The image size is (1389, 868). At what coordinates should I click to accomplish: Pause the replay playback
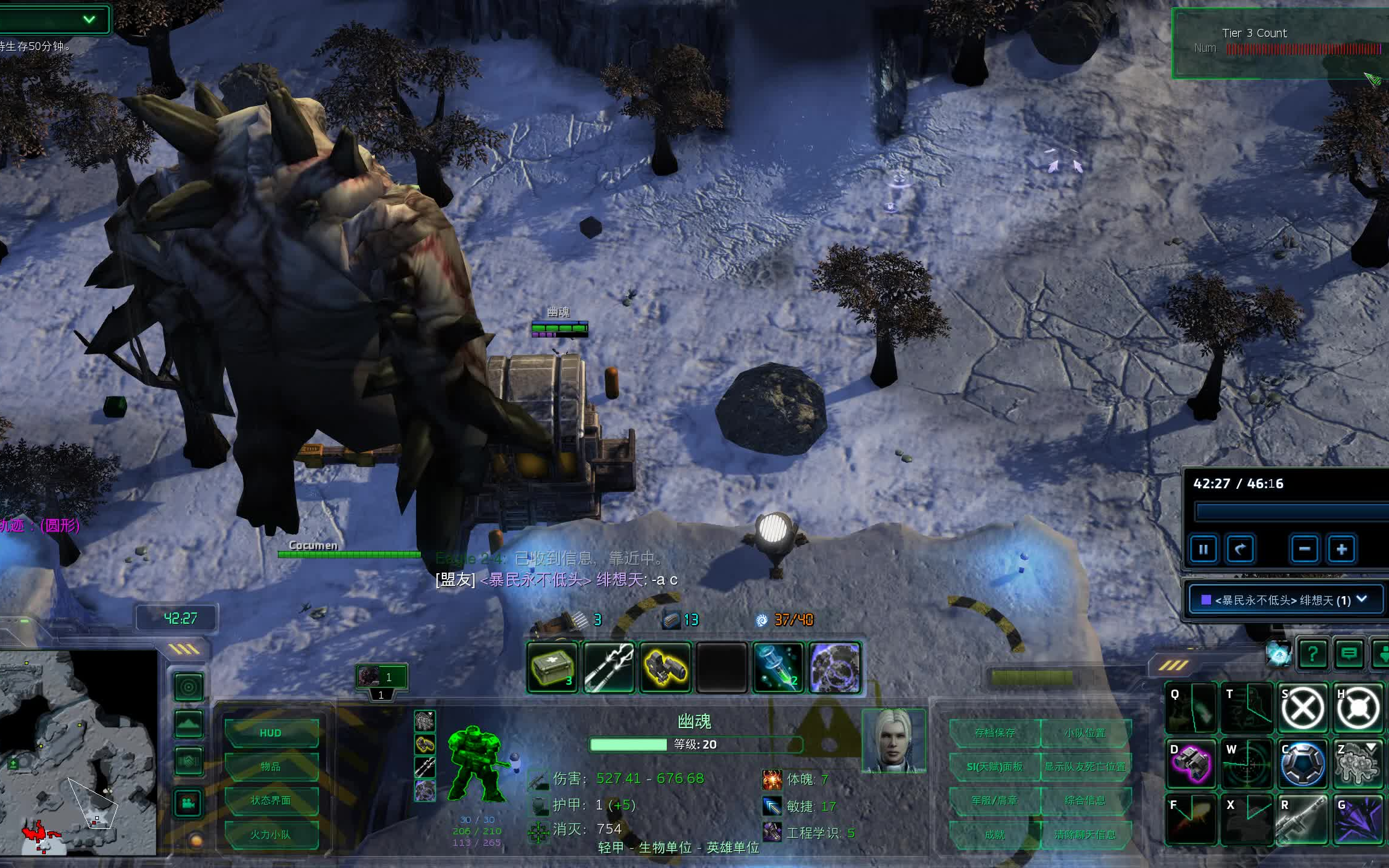(1203, 549)
